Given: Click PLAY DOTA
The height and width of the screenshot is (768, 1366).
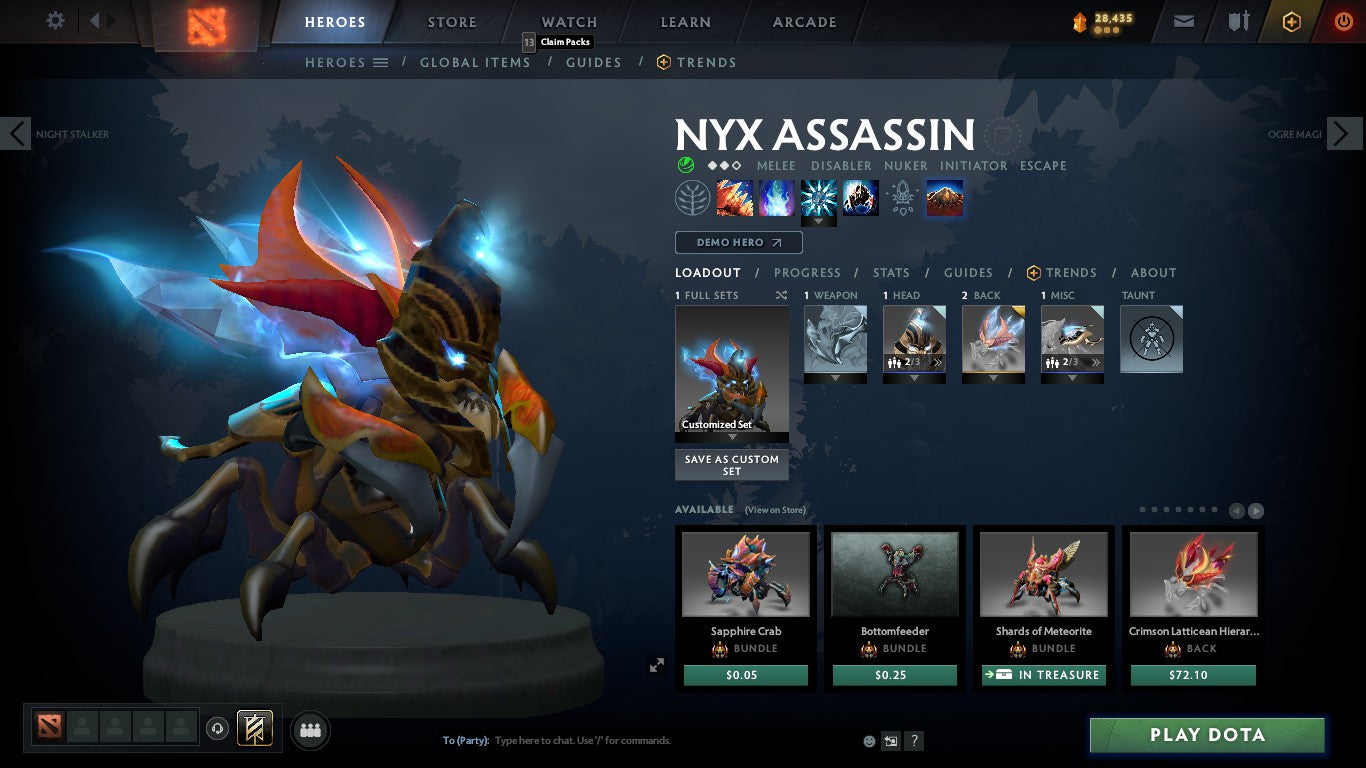Looking at the screenshot, I should point(1207,735).
